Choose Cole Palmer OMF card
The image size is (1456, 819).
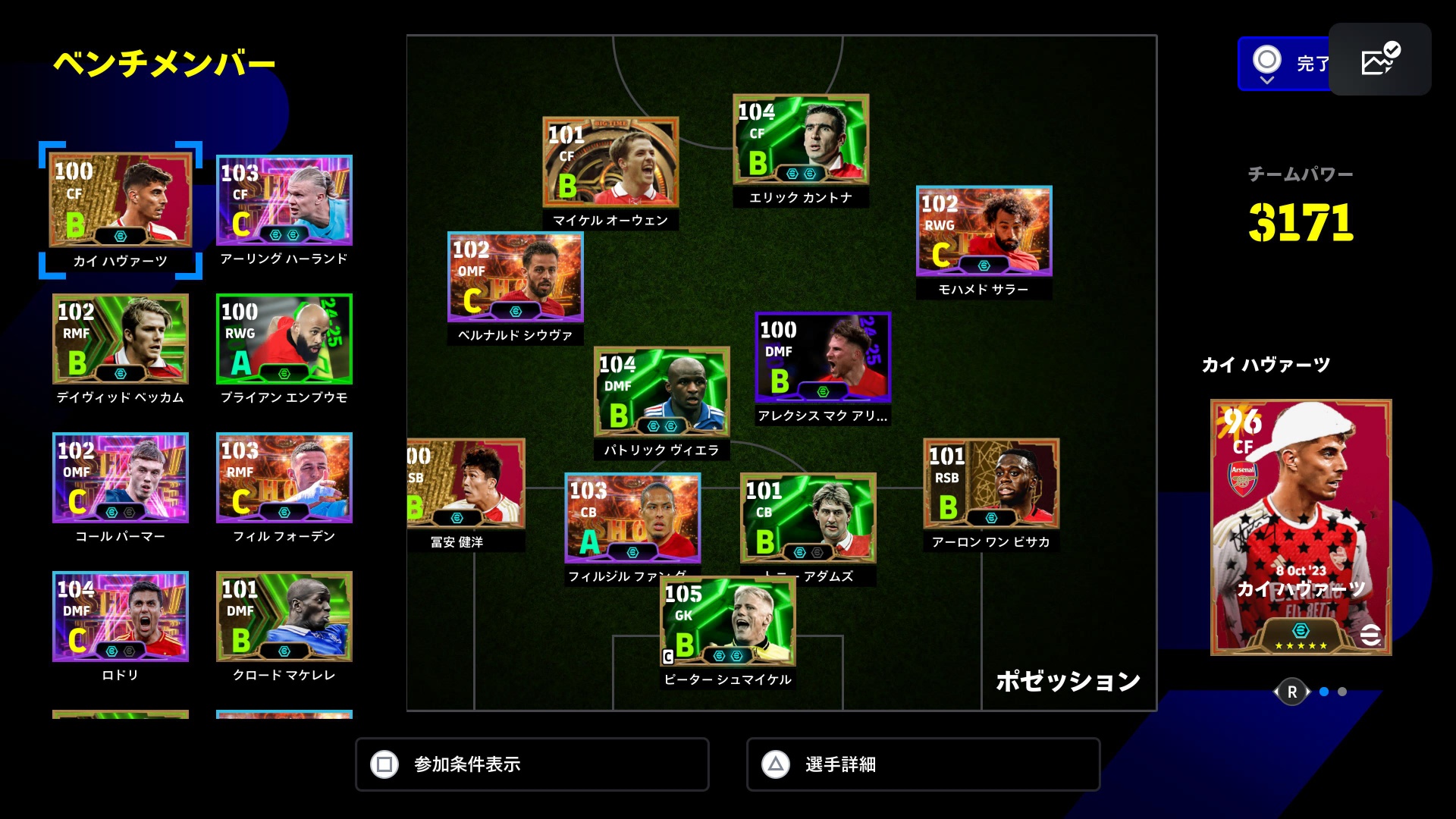click(x=121, y=478)
